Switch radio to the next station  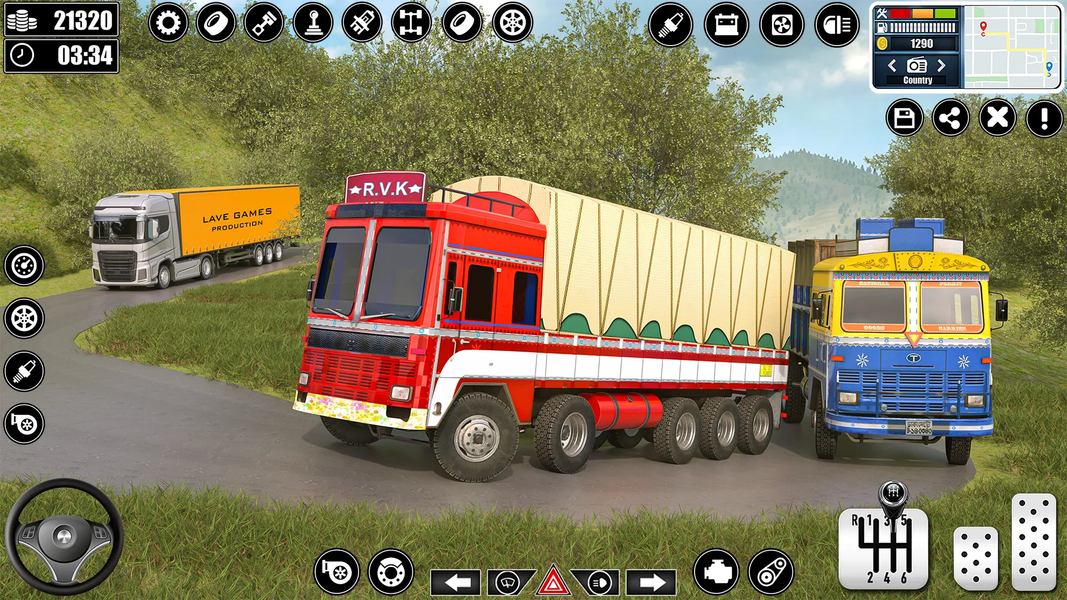(941, 66)
